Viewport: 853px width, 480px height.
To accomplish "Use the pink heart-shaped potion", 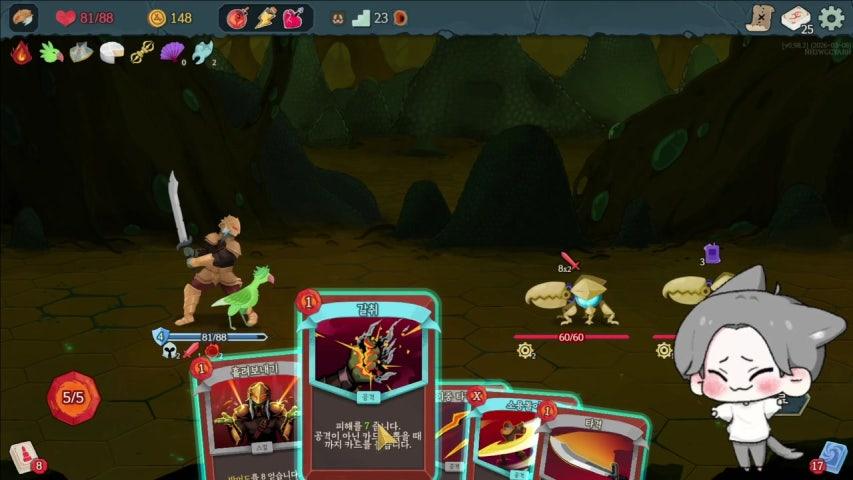I will click(x=293, y=18).
